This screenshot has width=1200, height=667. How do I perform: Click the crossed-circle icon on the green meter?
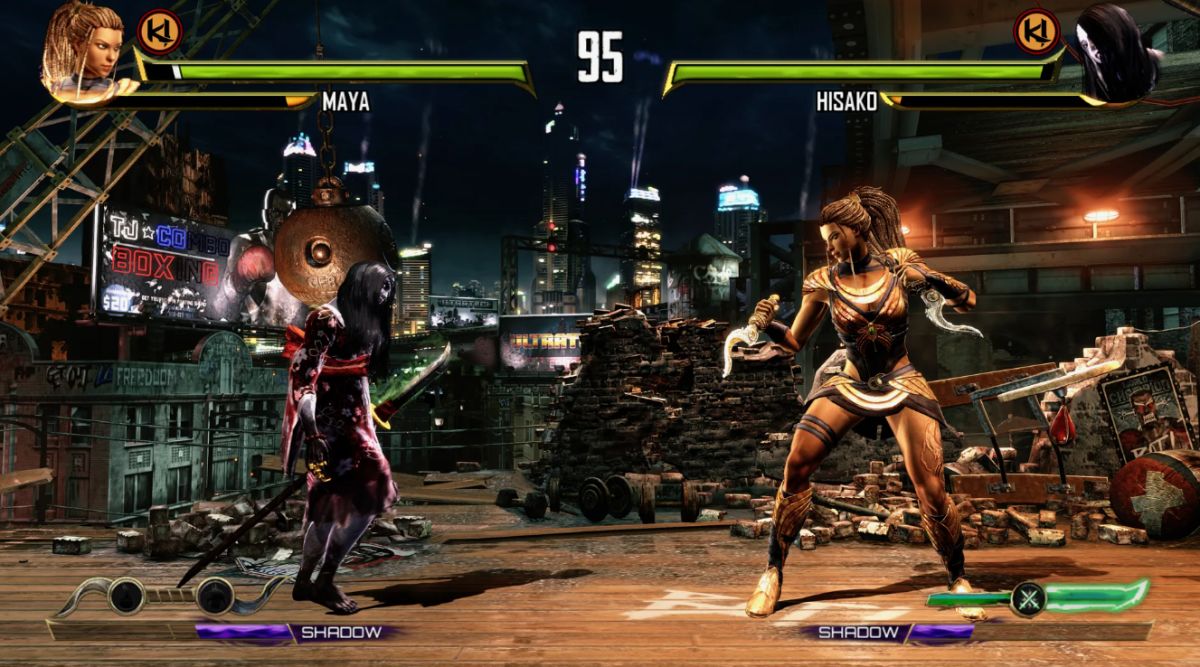click(1028, 598)
